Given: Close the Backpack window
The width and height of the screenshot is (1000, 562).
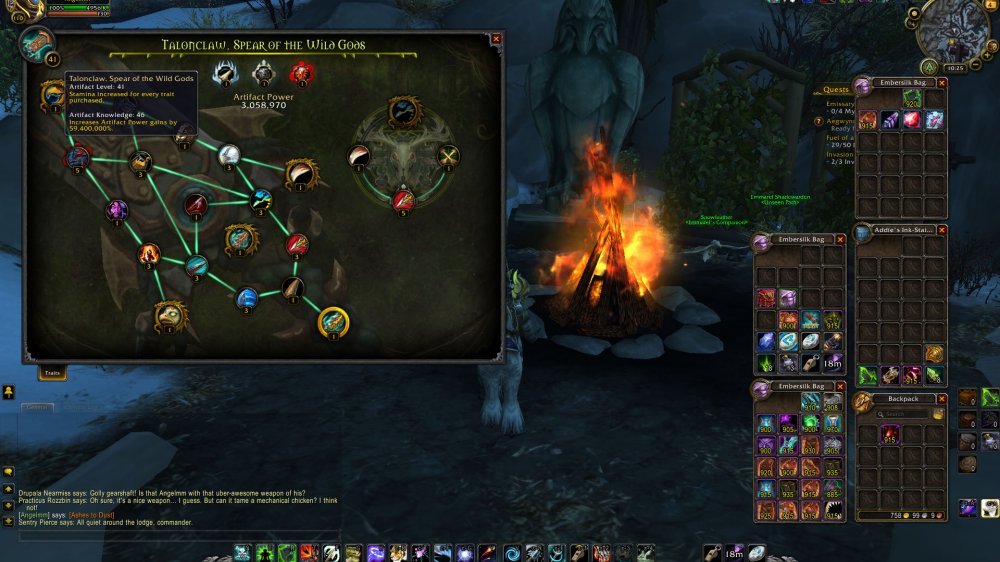Looking at the screenshot, I should (941, 398).
